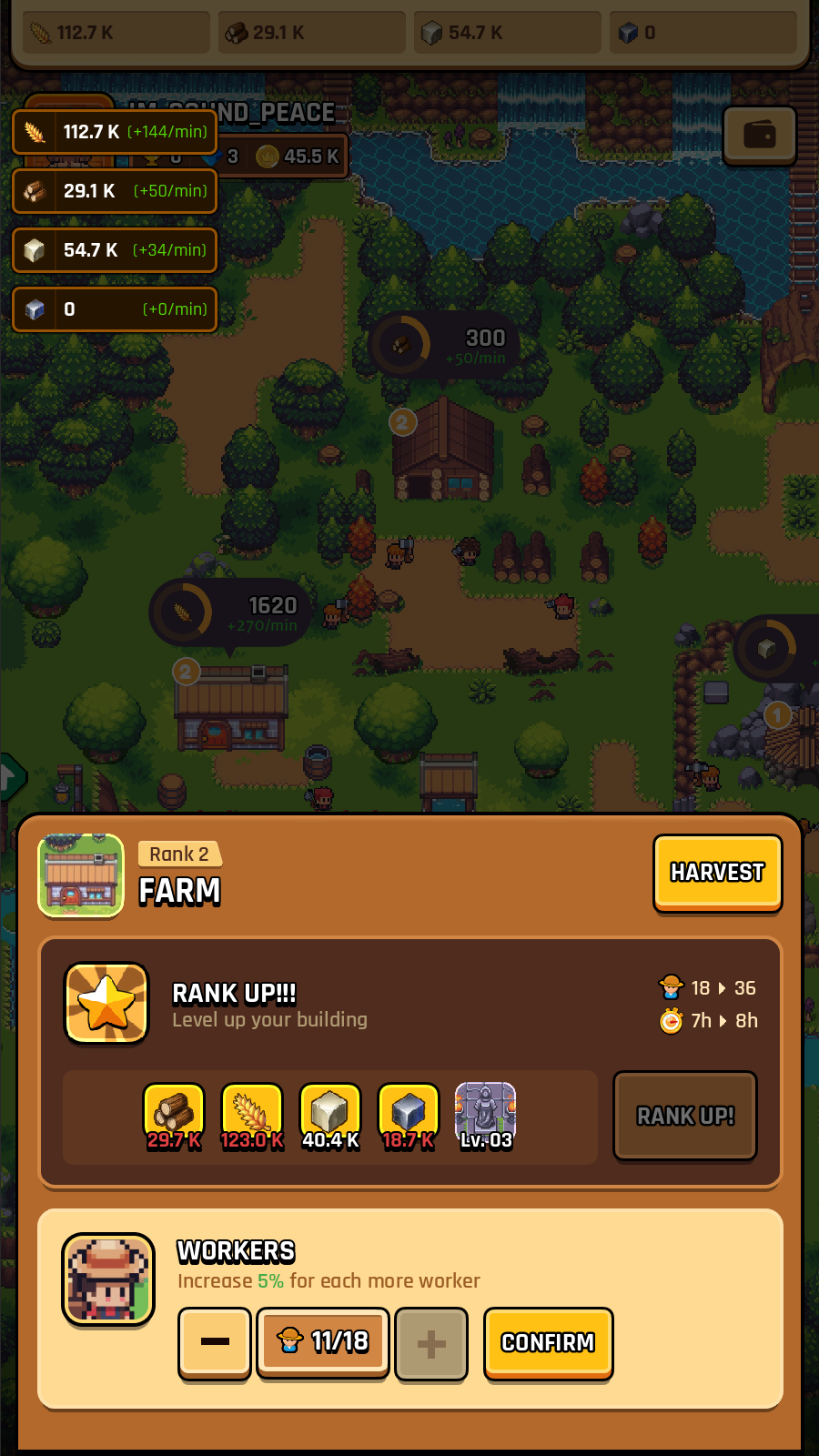
Task: Click the RANK UP! button
Action: click(685, 1116)
